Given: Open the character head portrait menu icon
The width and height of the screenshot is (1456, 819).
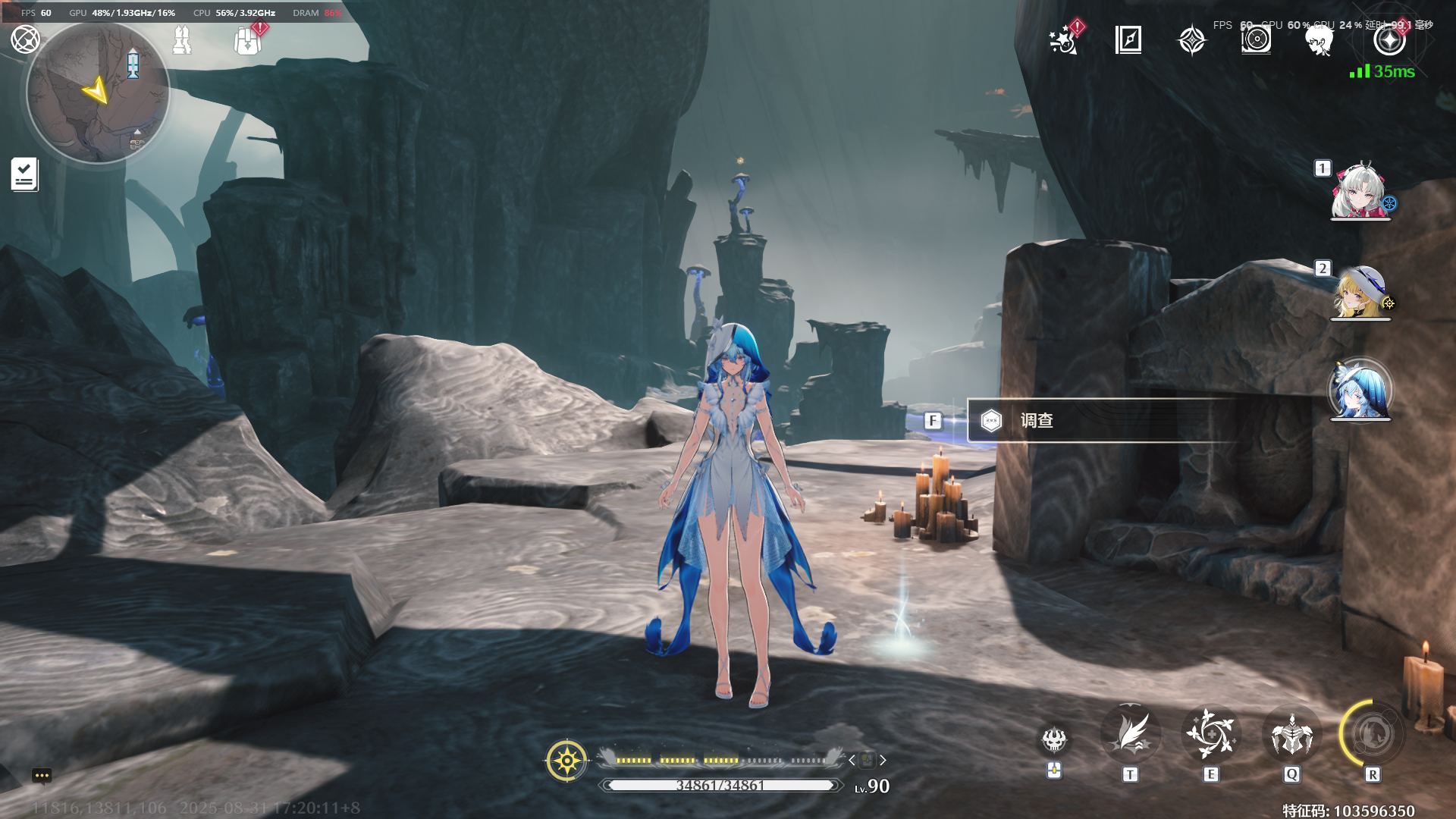Looking at the screenshot, I should click(1319, 40).
